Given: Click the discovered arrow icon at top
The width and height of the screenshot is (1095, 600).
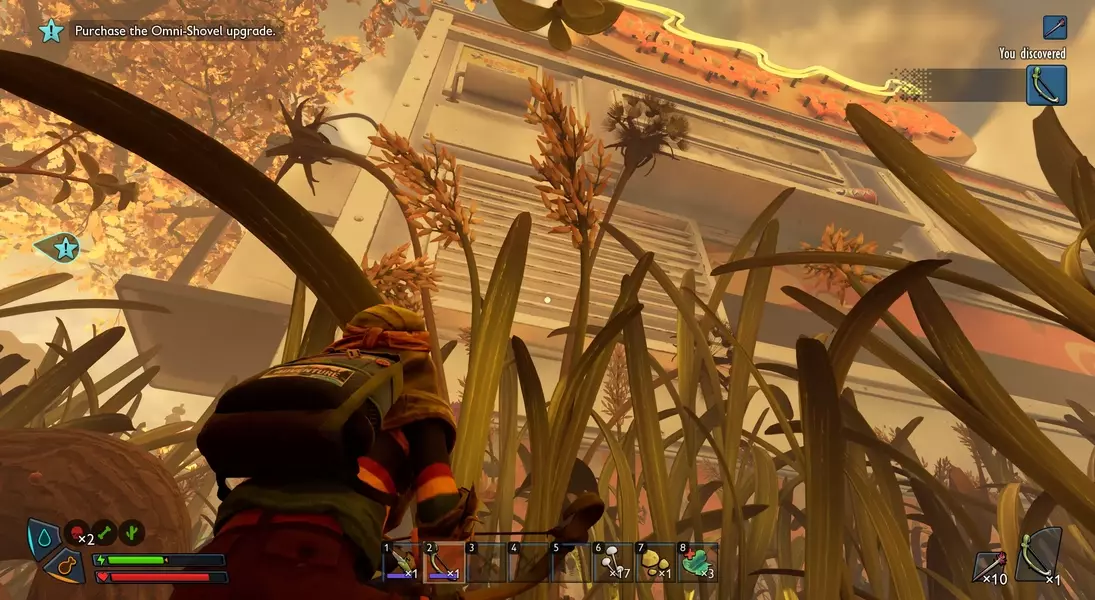Looking at the screenshot, I should click(1055, 27).
